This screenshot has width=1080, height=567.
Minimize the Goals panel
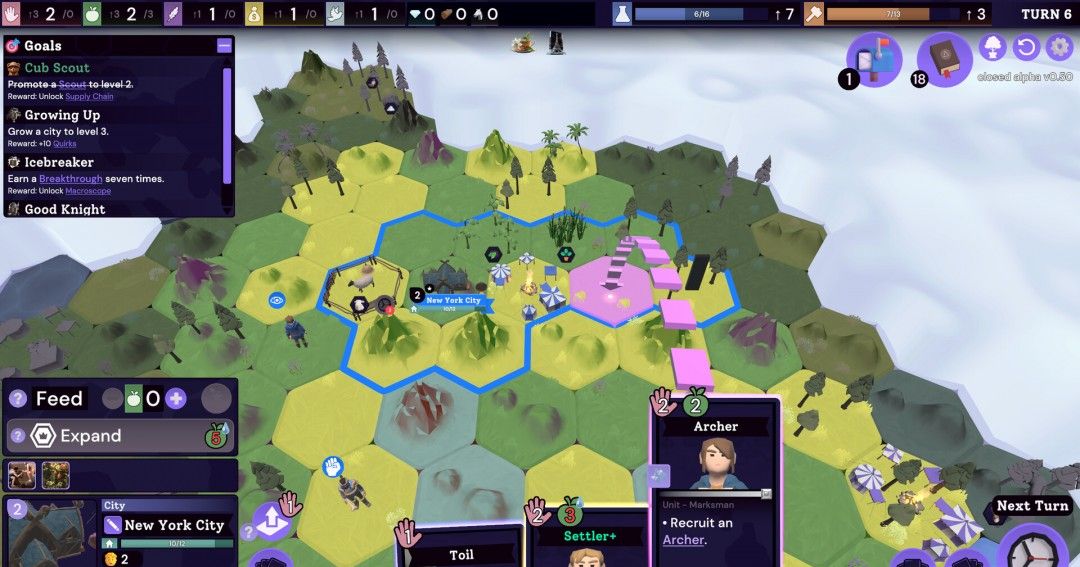pyautogui.click(x=224, y=46)
